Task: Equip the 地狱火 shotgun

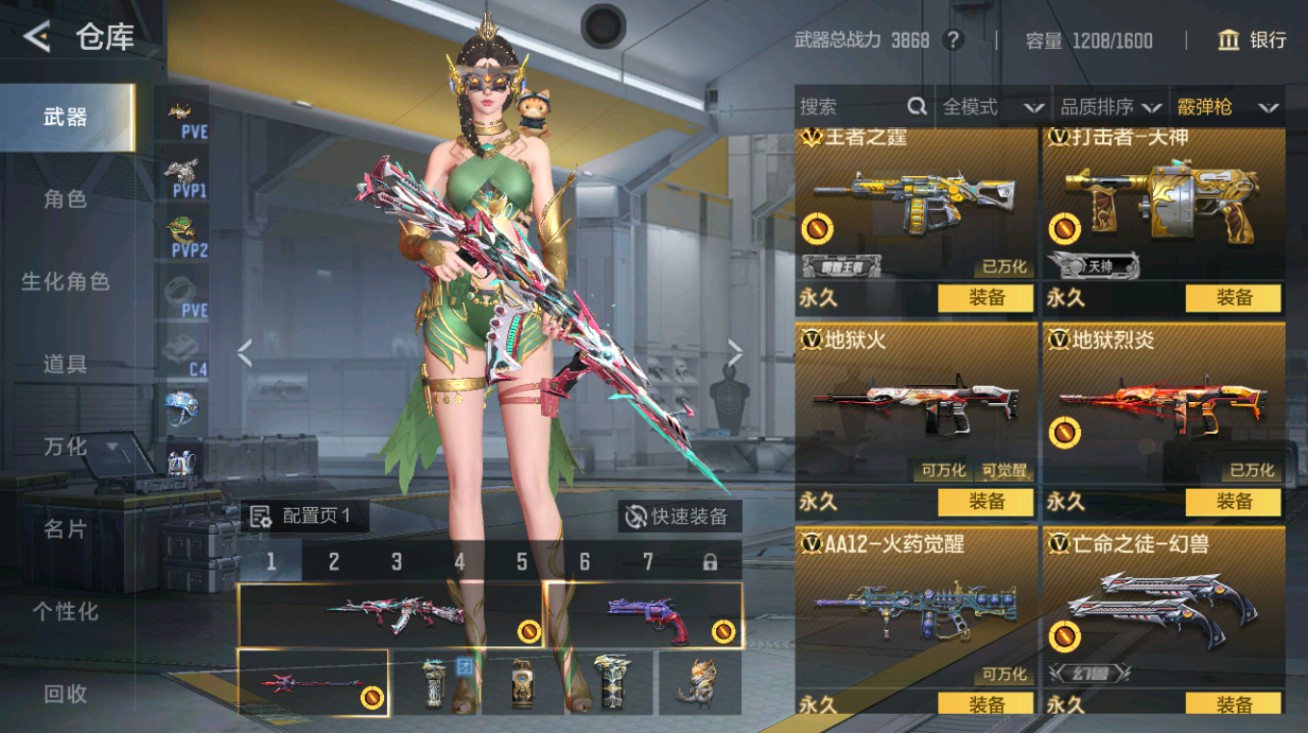Action: pos(985,502)
